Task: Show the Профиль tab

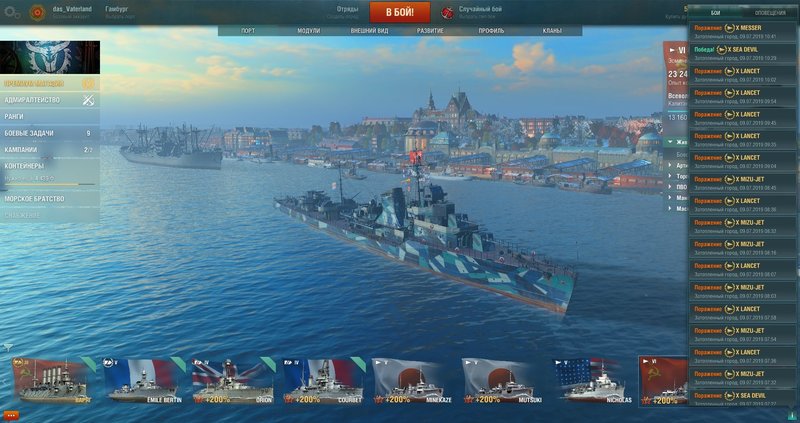Action: pos(491,32)
